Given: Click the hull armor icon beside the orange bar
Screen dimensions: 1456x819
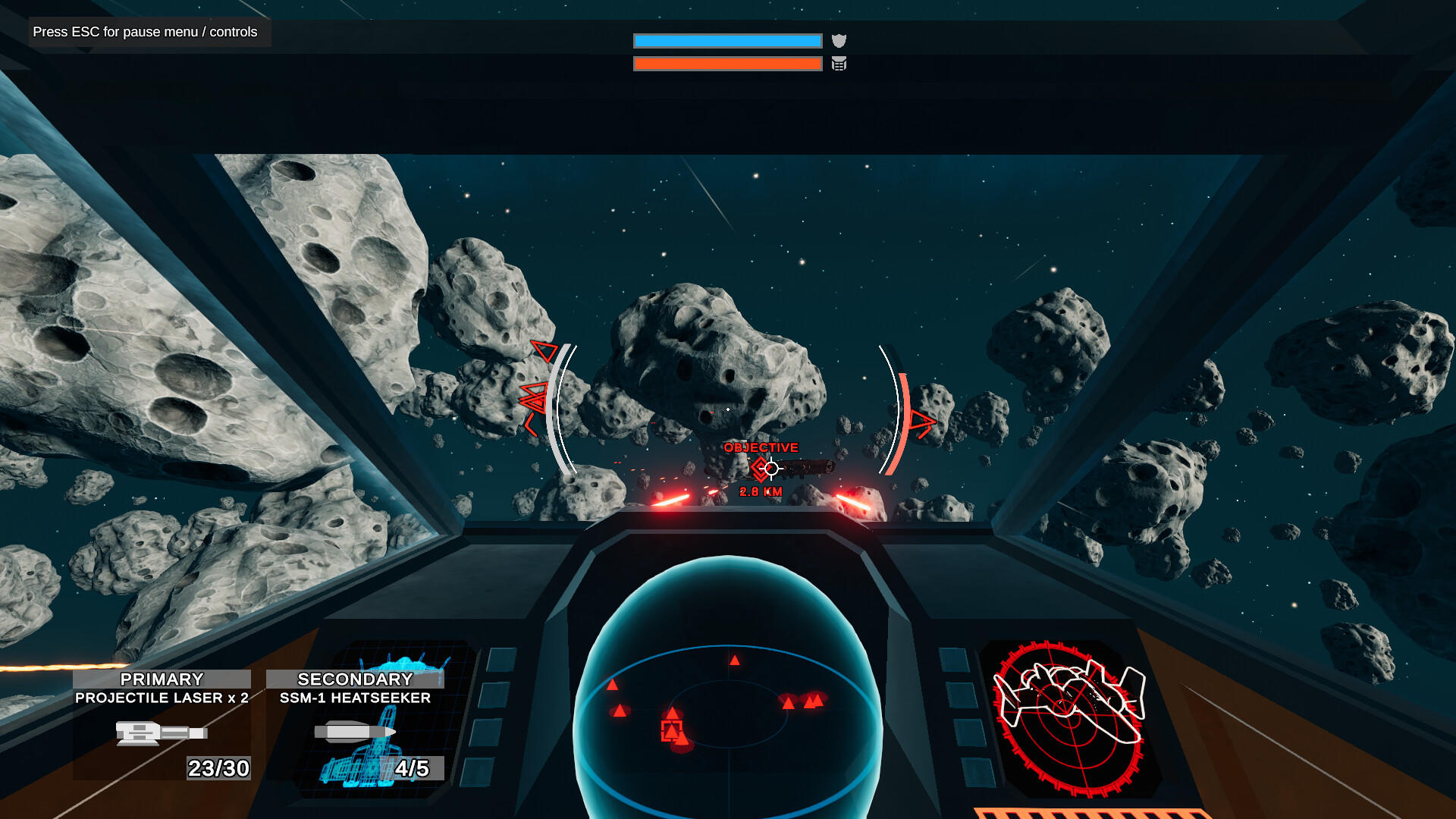Looking at the screenshot, I should coord(838,64).
